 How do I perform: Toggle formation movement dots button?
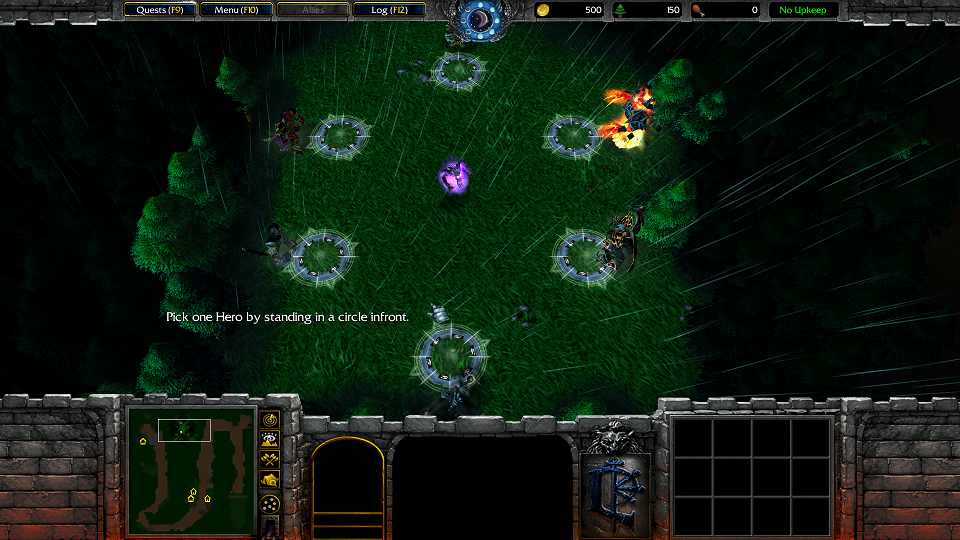[x=270, y=504]
